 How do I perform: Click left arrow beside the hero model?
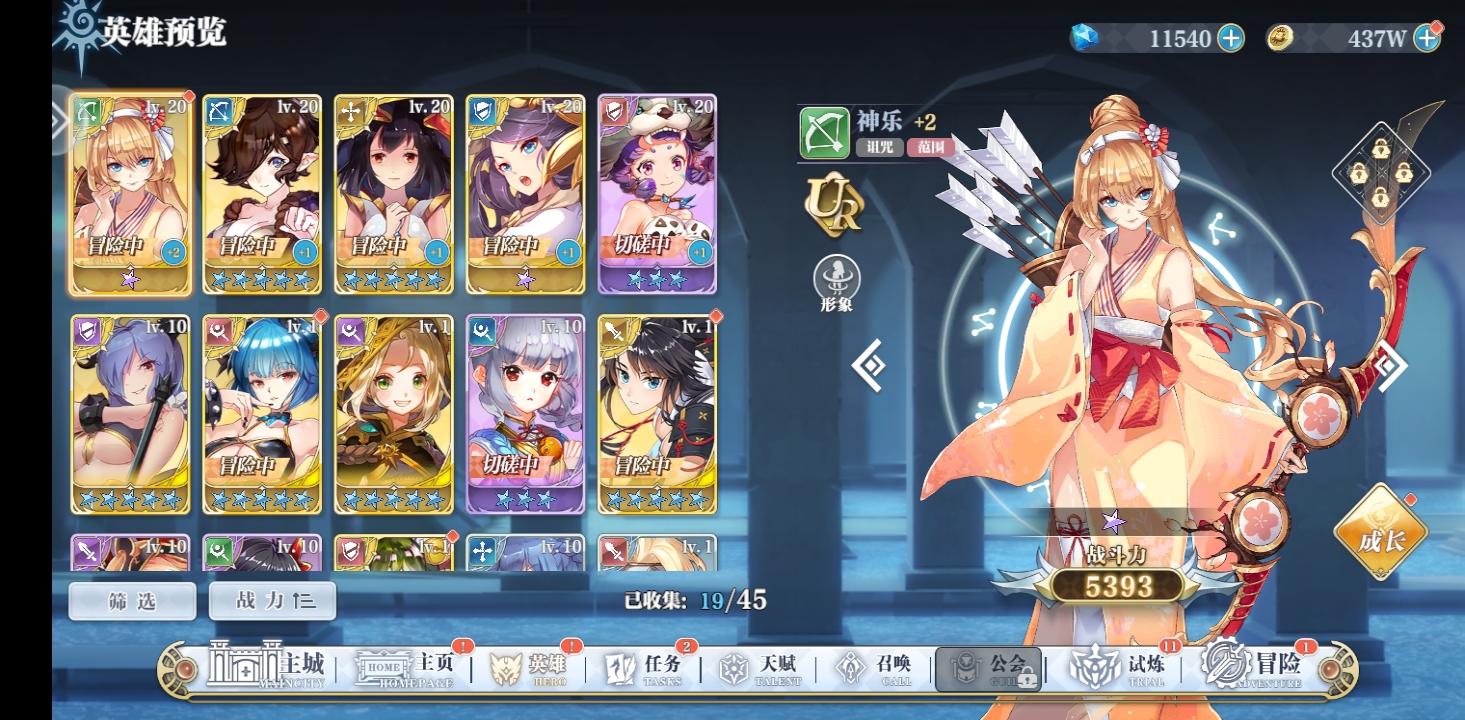(x=869, y=365)
